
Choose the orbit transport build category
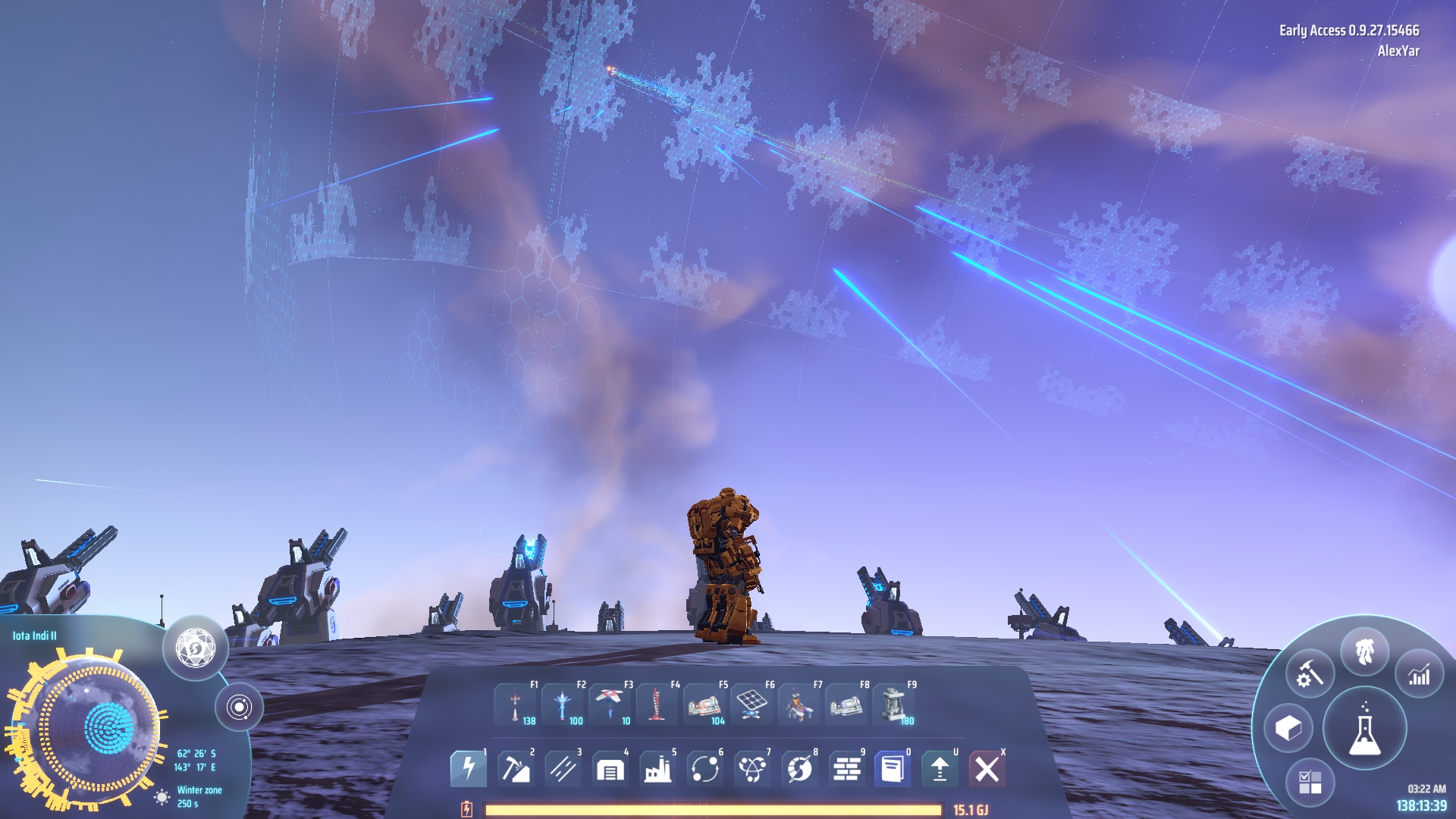(704, 769)
